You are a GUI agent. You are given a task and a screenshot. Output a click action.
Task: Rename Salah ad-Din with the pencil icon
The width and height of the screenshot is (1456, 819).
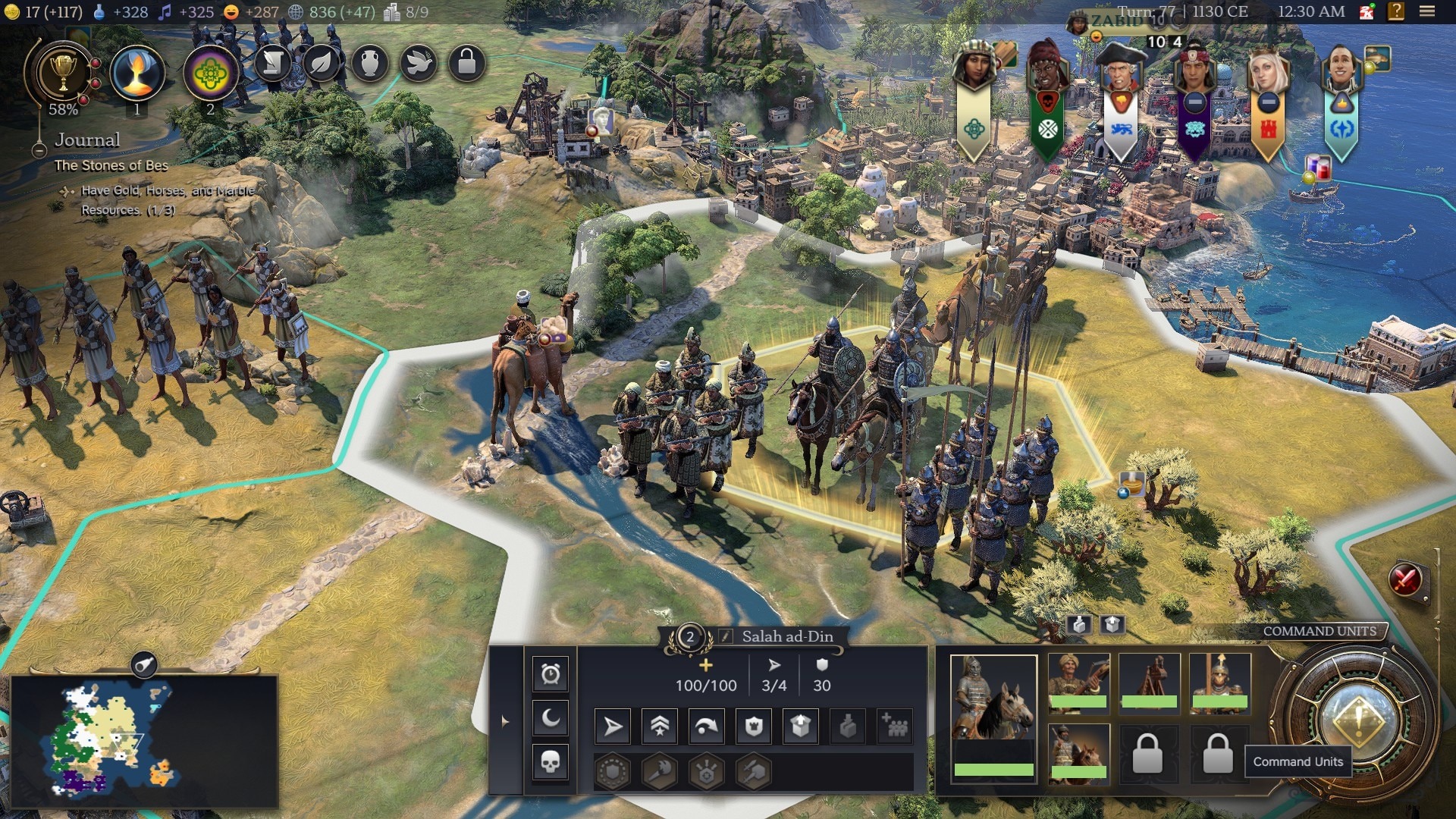726,637
